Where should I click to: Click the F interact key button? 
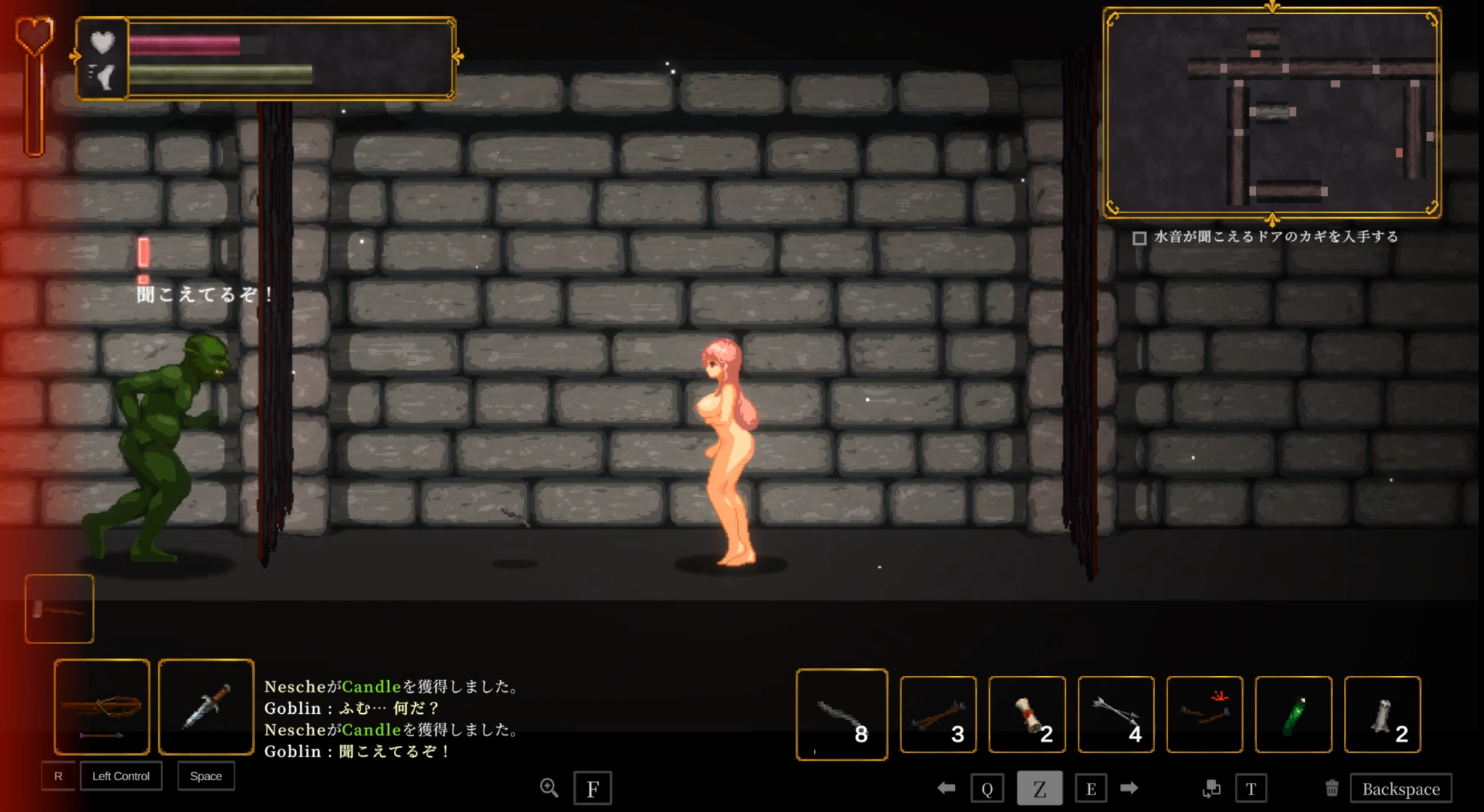click(593, 788)
